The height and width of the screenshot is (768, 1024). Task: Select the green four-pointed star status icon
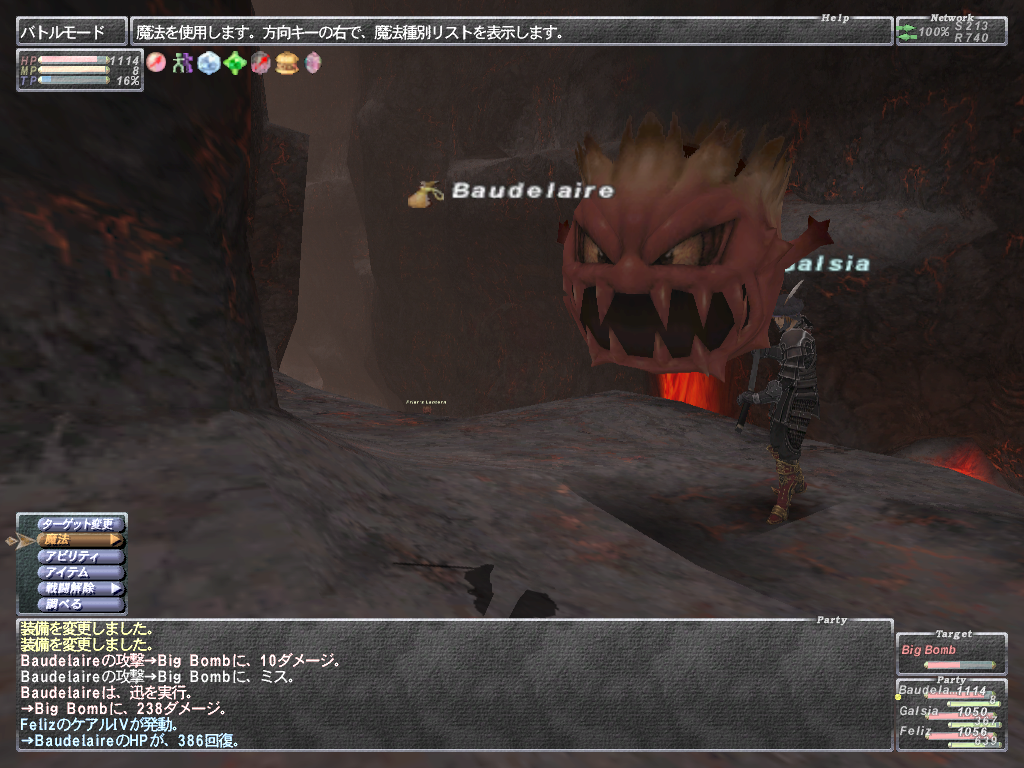point(235,63)
